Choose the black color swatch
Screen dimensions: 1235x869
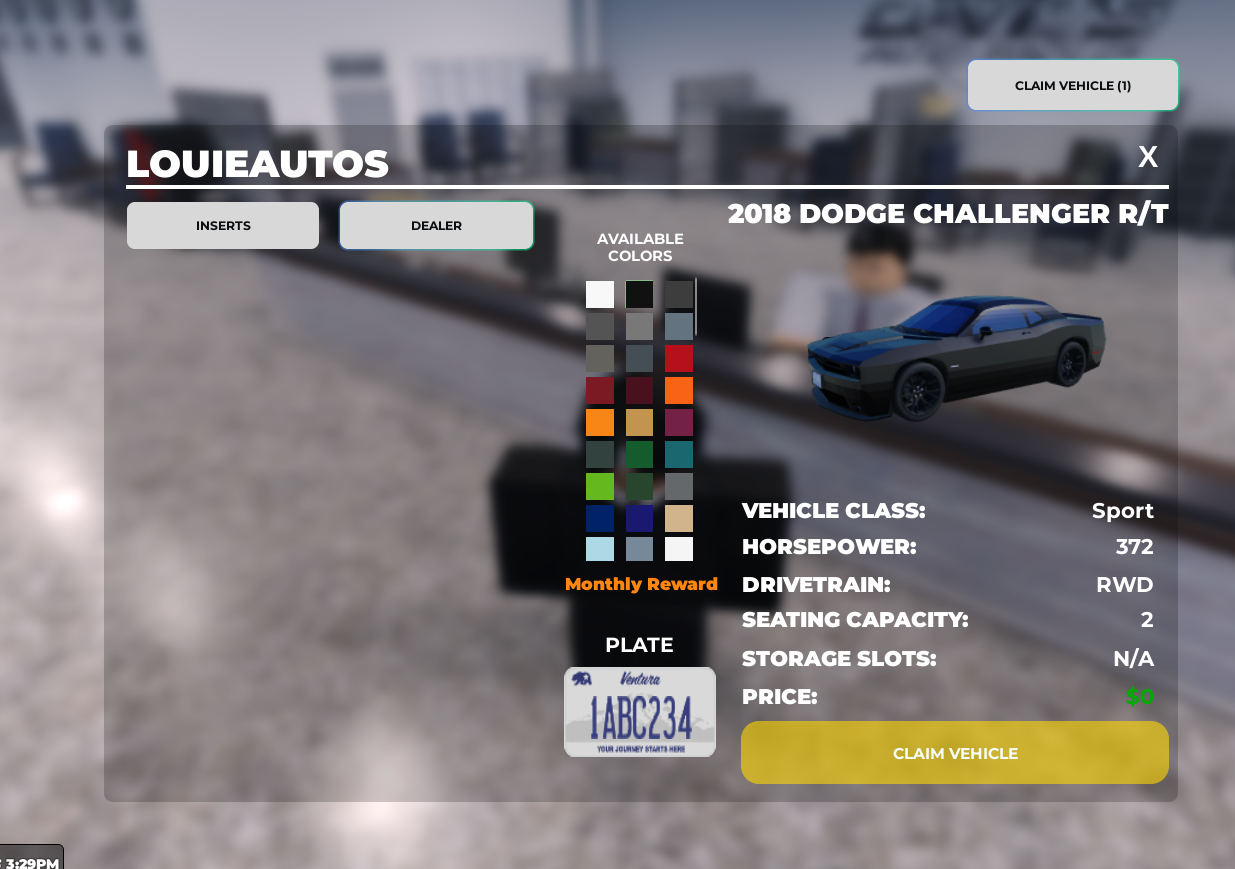[x=639, y=295]
